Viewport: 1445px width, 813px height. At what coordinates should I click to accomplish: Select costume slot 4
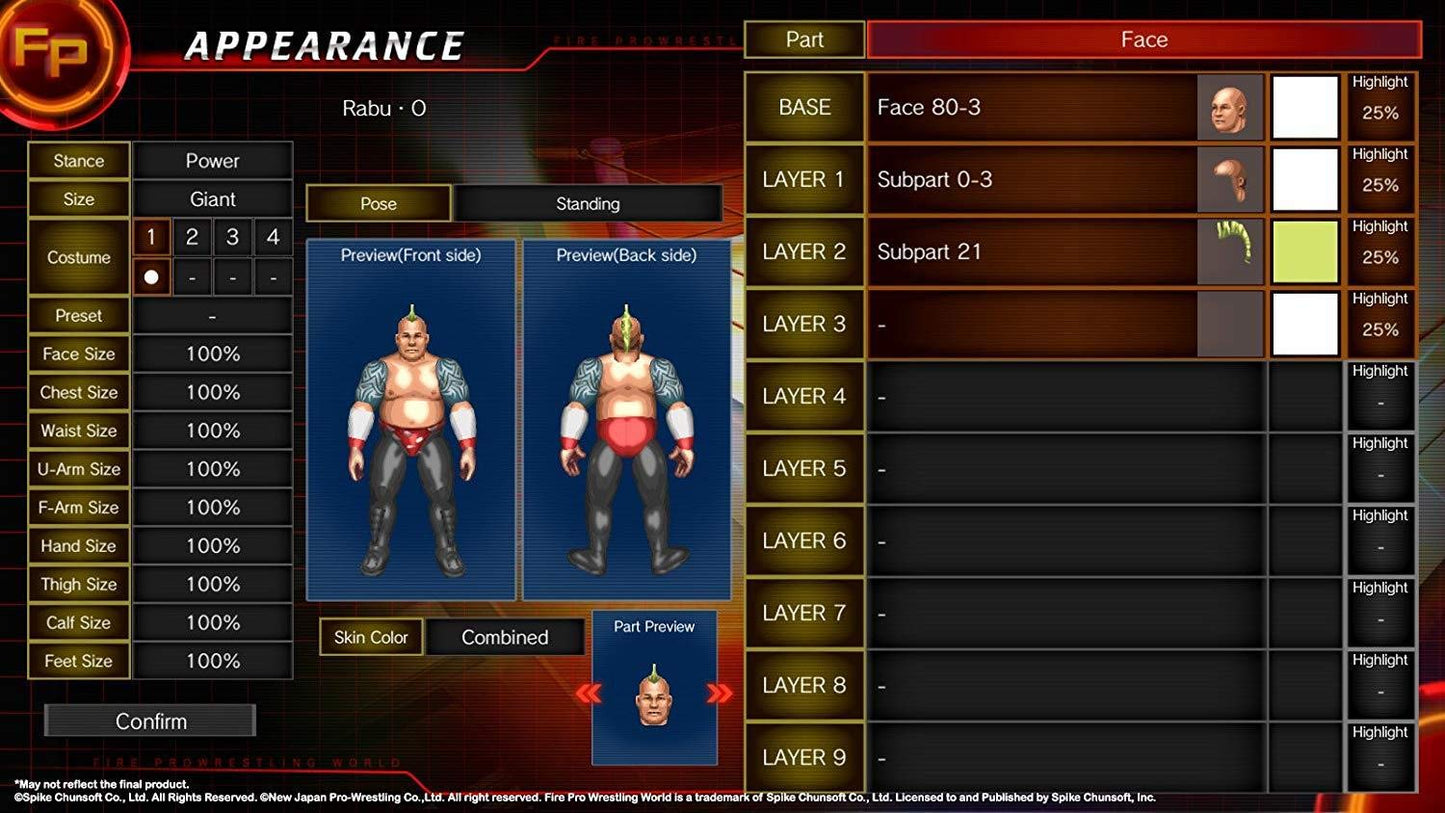(x=271, y=237)
